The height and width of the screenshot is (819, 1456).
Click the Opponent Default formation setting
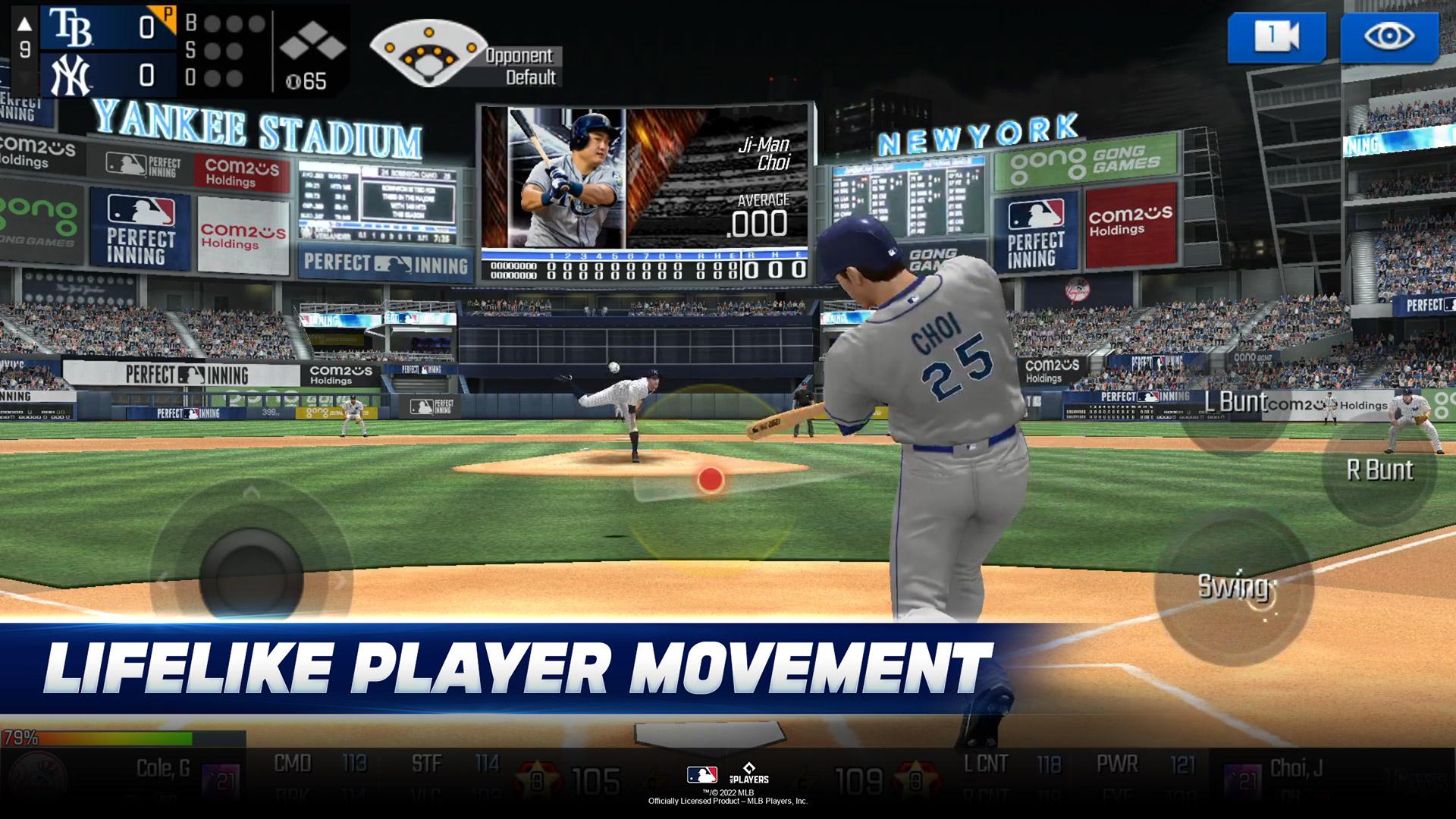519,64
